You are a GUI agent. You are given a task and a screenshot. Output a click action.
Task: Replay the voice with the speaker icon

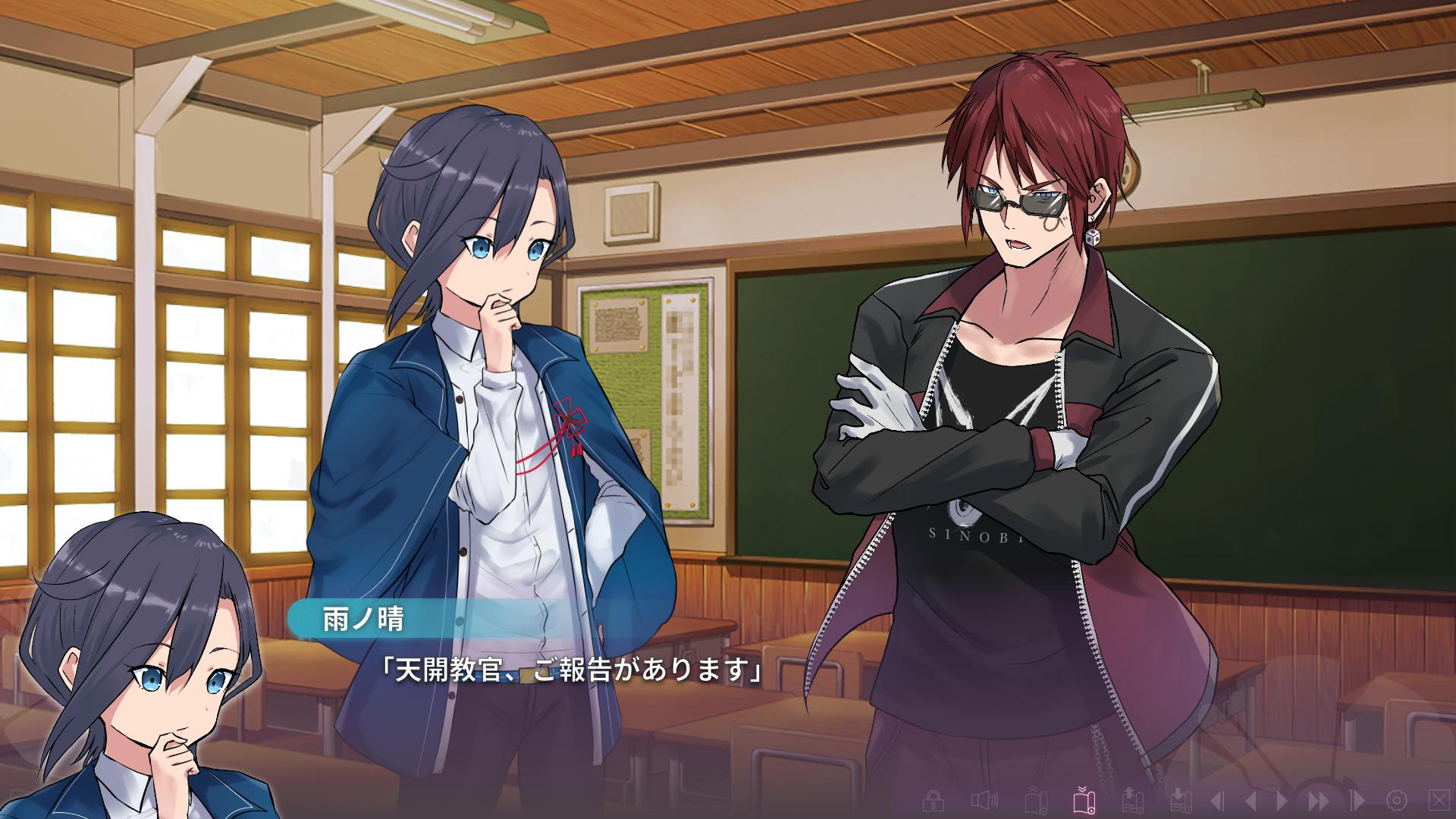(x=984, y=800)
